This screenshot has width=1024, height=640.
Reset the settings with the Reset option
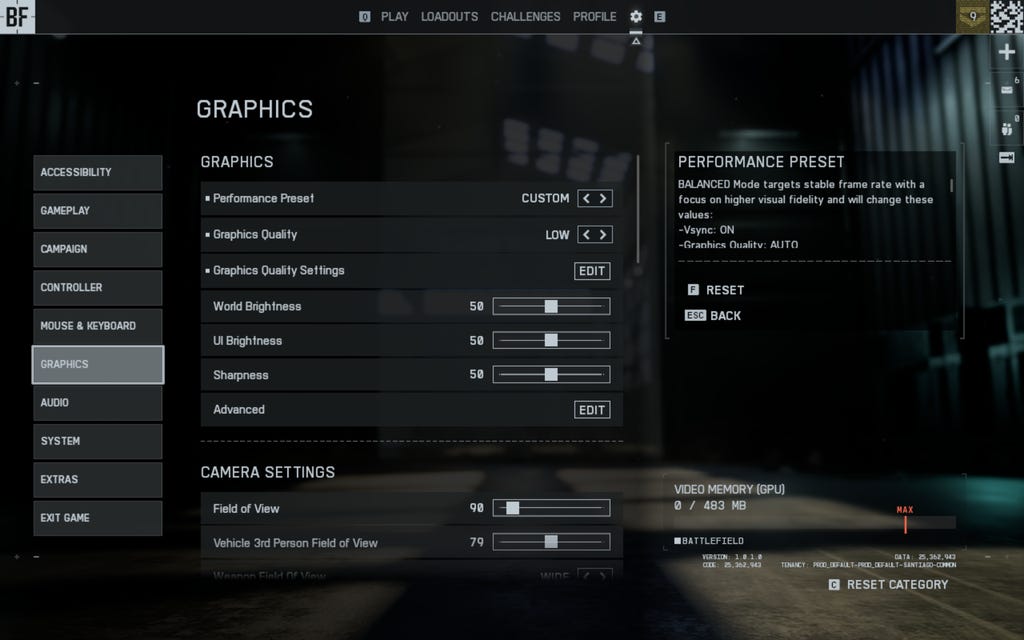click(724, 290)
